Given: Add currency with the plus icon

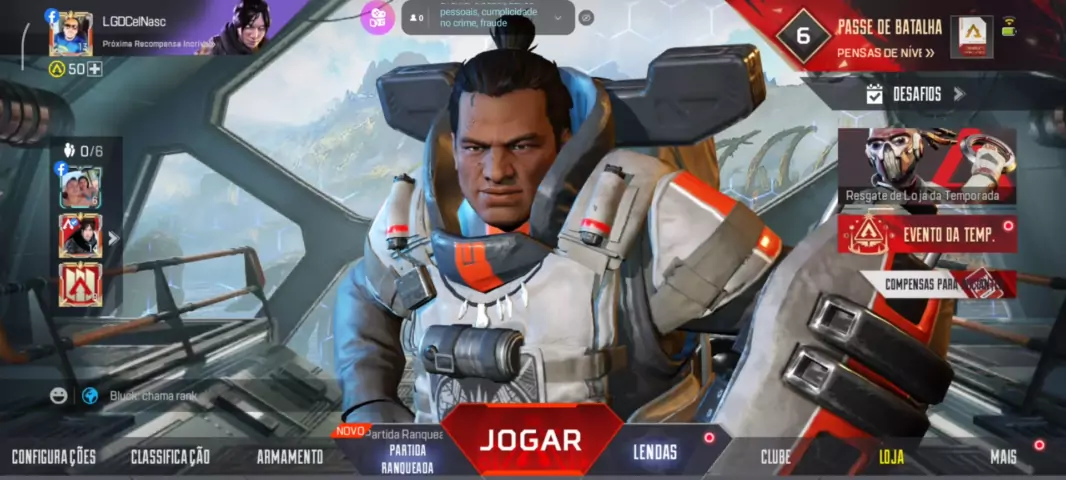Looking at the screenshot, I should [95, 69].
